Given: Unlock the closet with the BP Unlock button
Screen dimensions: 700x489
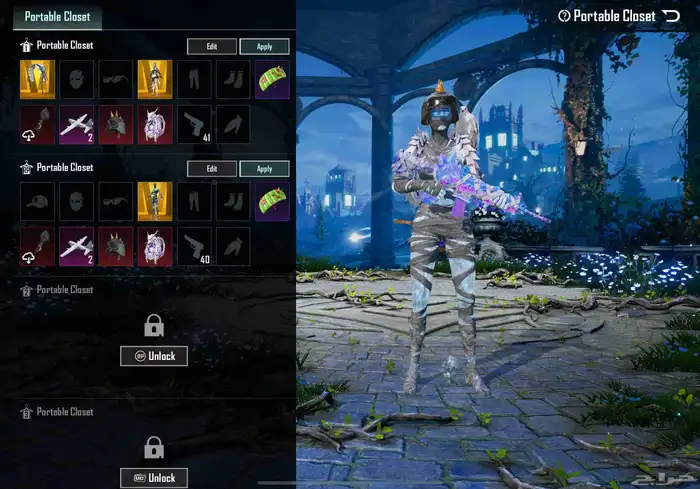Looking at the screenshot, I should click(154, 356).
